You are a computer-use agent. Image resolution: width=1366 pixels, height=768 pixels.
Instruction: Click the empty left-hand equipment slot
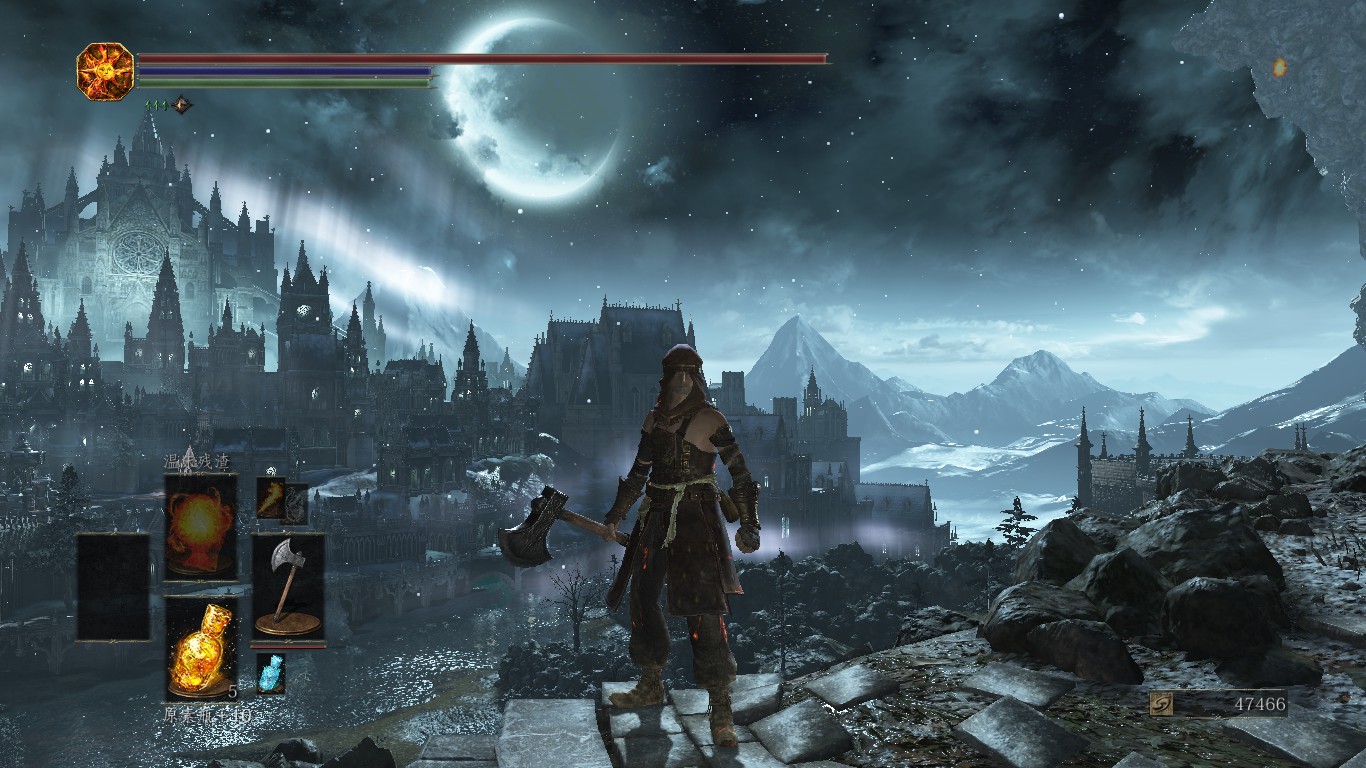[113, 586]
